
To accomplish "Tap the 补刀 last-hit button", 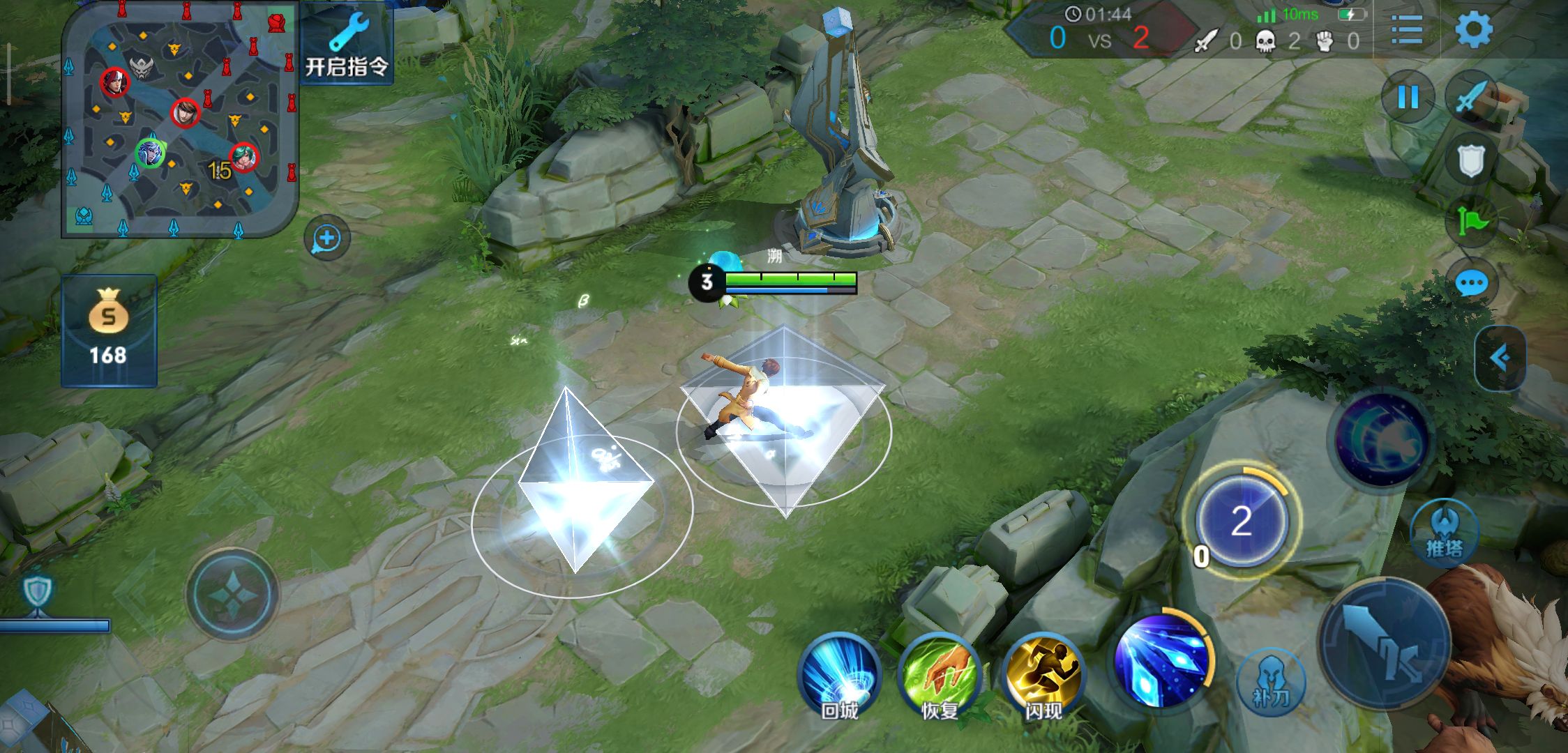I will point(1271,683).
